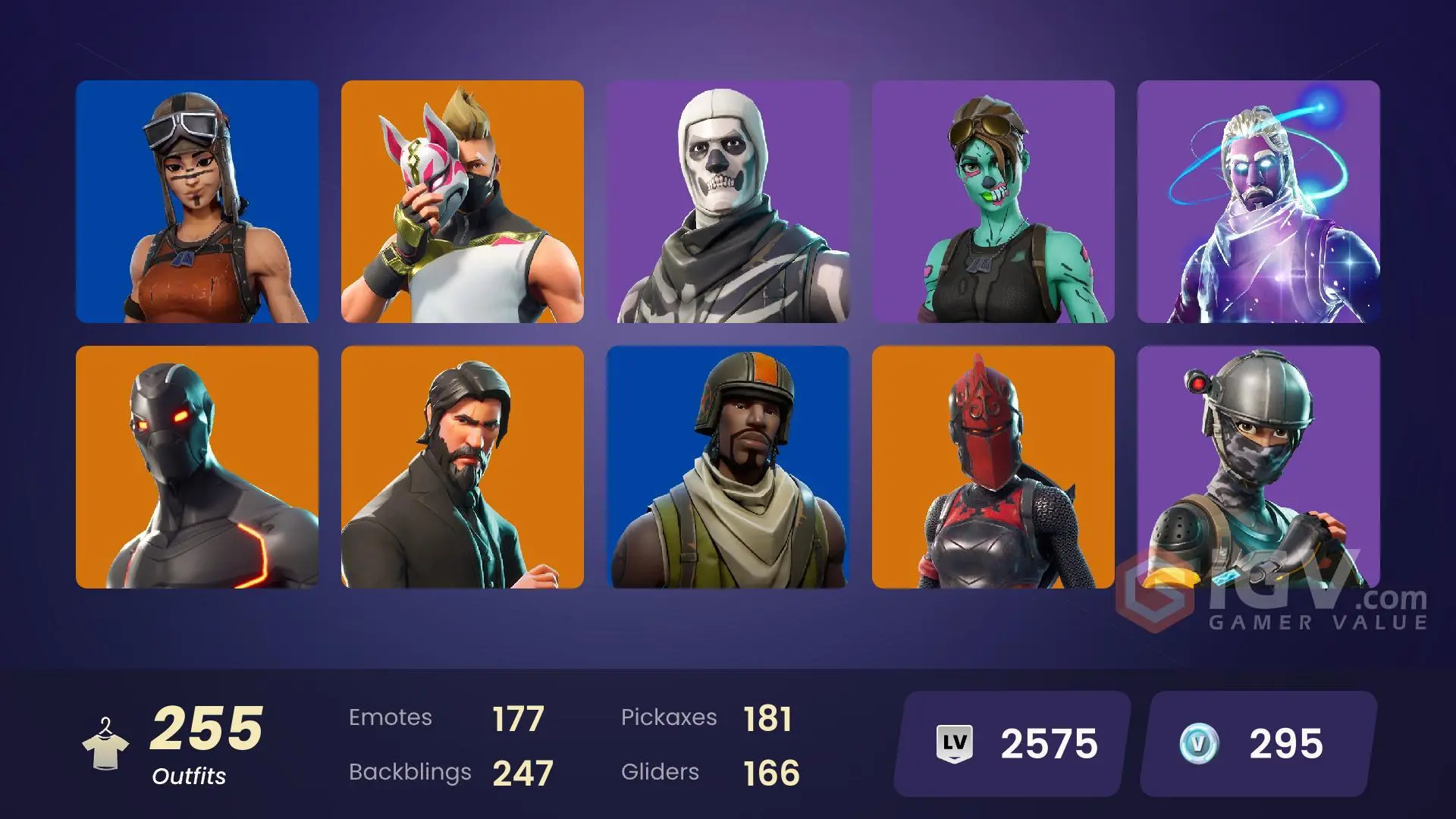Open the Drift masked skin card

coord(463,201)
